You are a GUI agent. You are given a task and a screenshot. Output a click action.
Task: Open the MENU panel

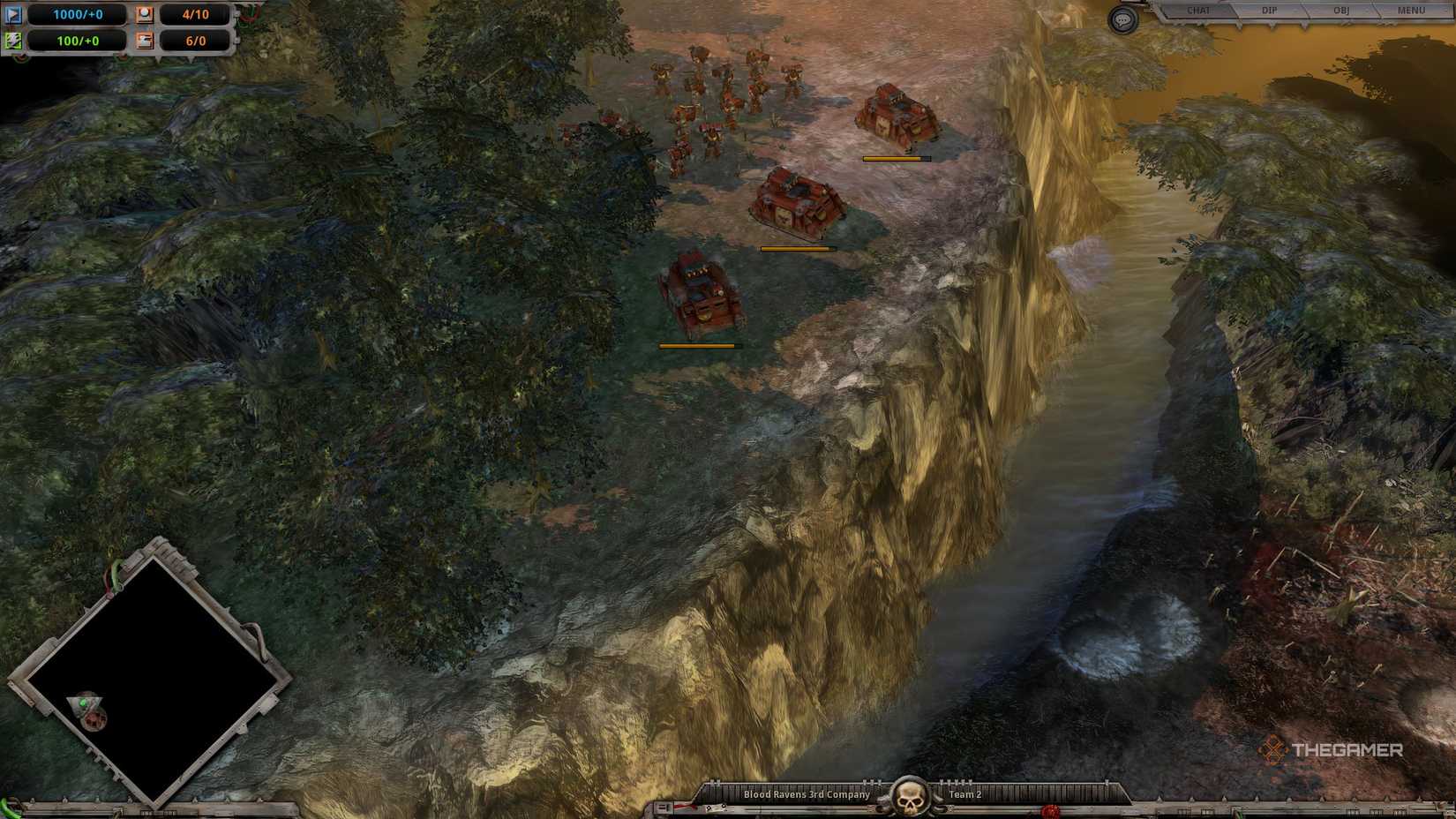point(1413,11)
